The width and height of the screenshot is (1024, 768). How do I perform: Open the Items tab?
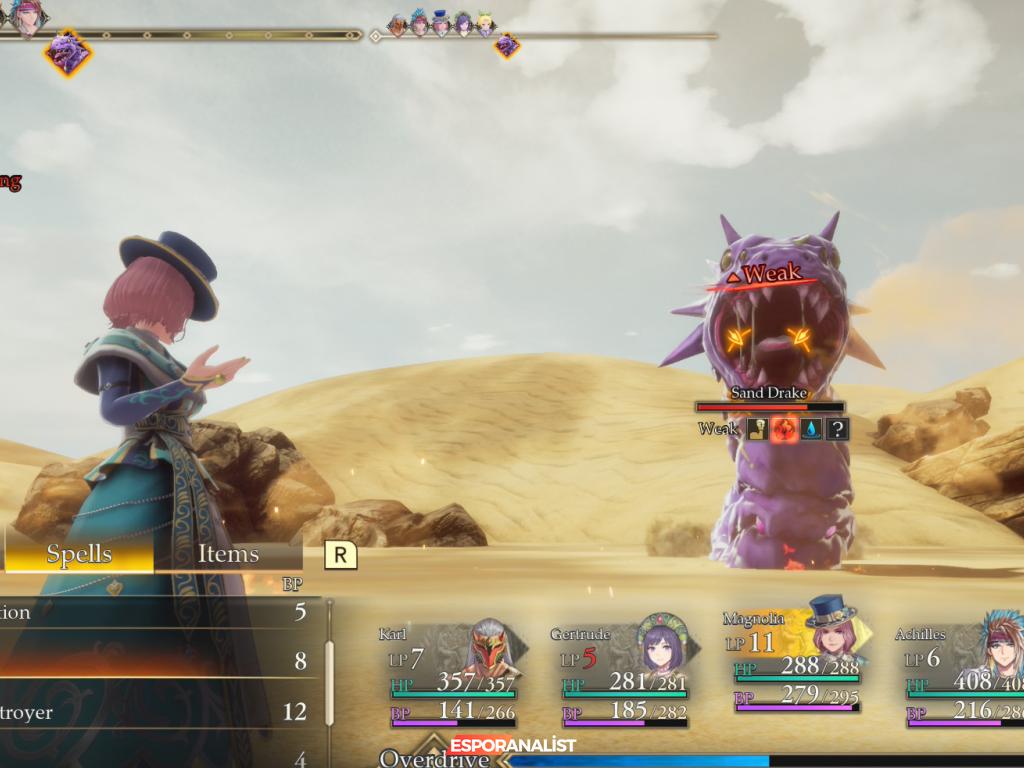(228, 554)
